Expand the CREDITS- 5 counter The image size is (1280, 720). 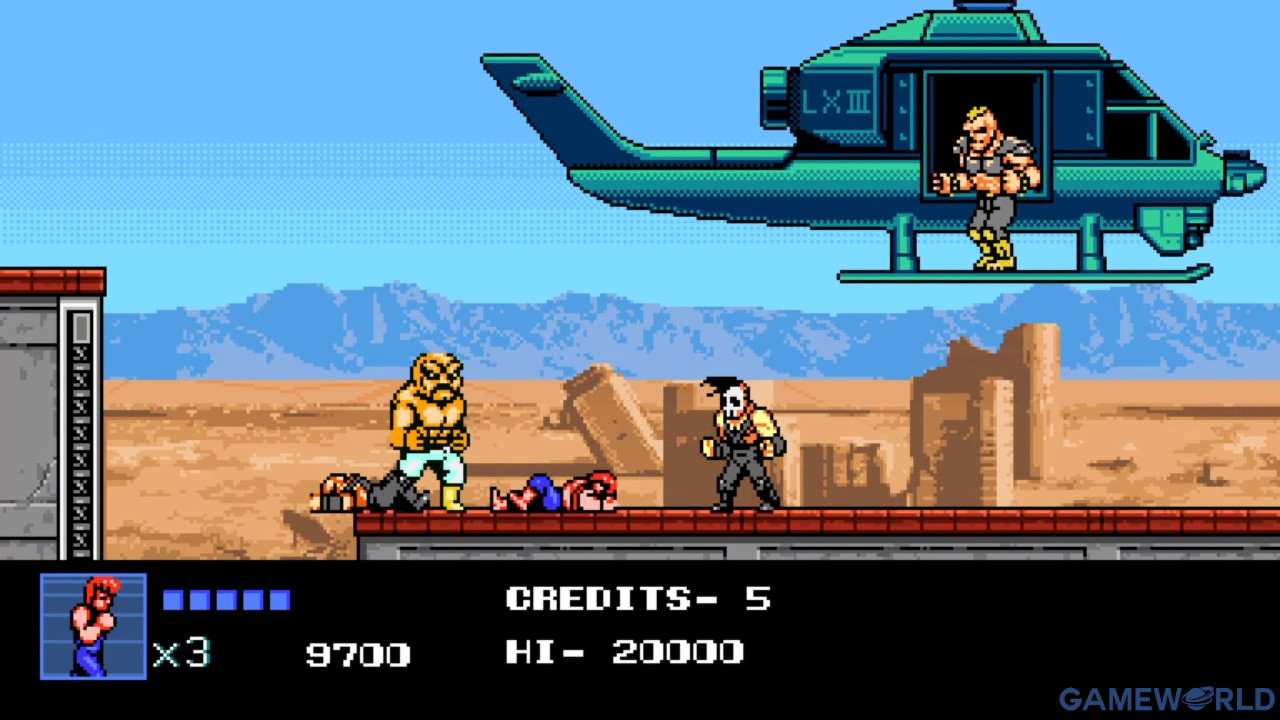pos(640,598)
